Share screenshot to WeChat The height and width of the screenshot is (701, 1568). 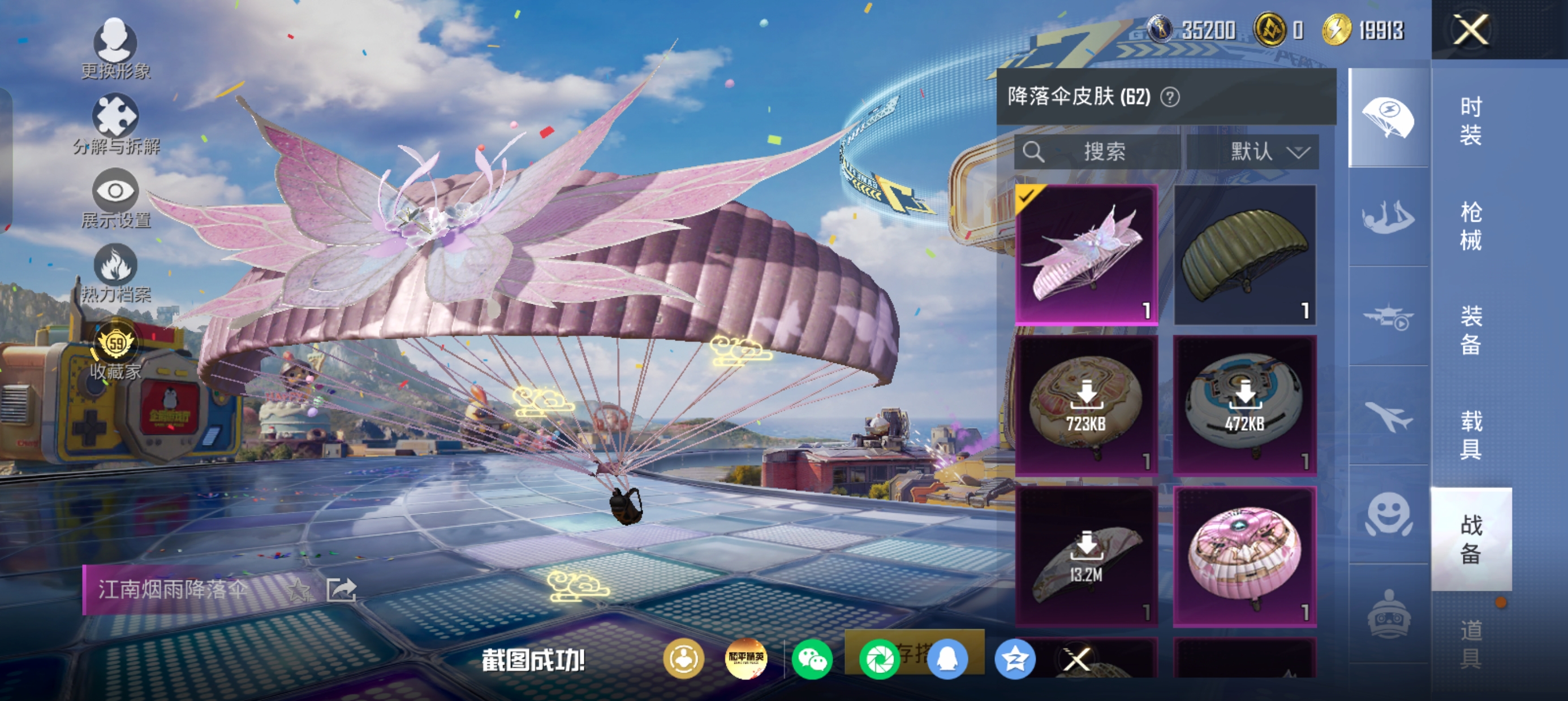pyautogui.click(x=812, y=660)
